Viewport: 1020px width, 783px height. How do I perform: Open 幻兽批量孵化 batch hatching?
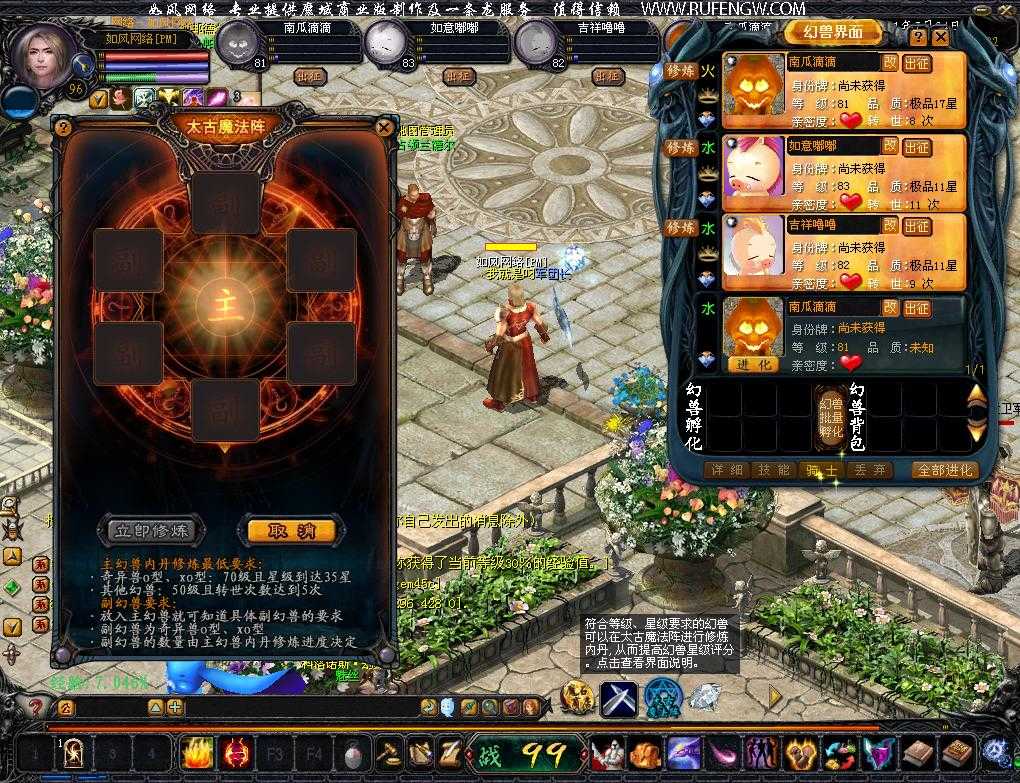click(x=831, y=416)
